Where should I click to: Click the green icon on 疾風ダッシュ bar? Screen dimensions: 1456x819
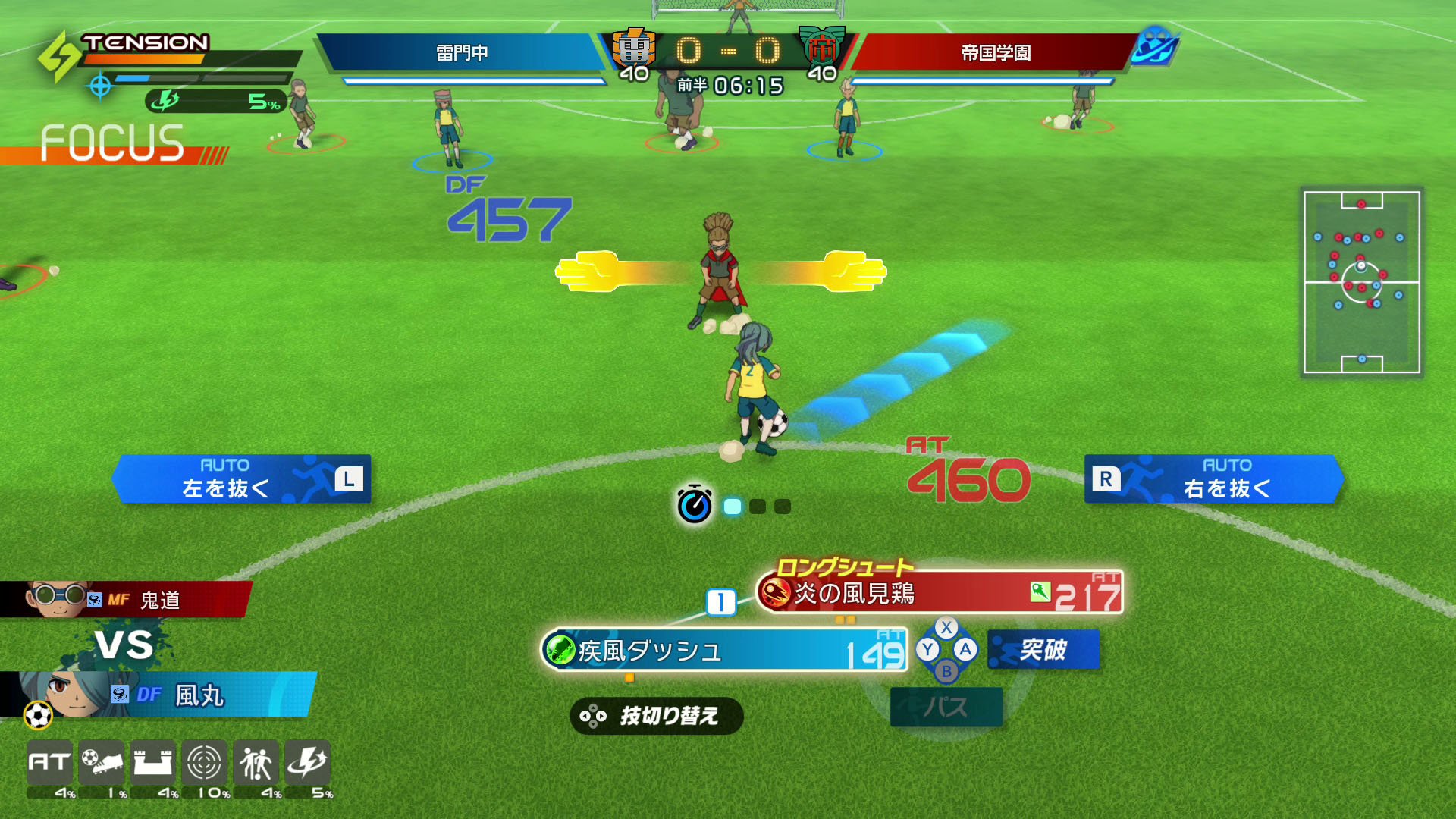(559, 650)
